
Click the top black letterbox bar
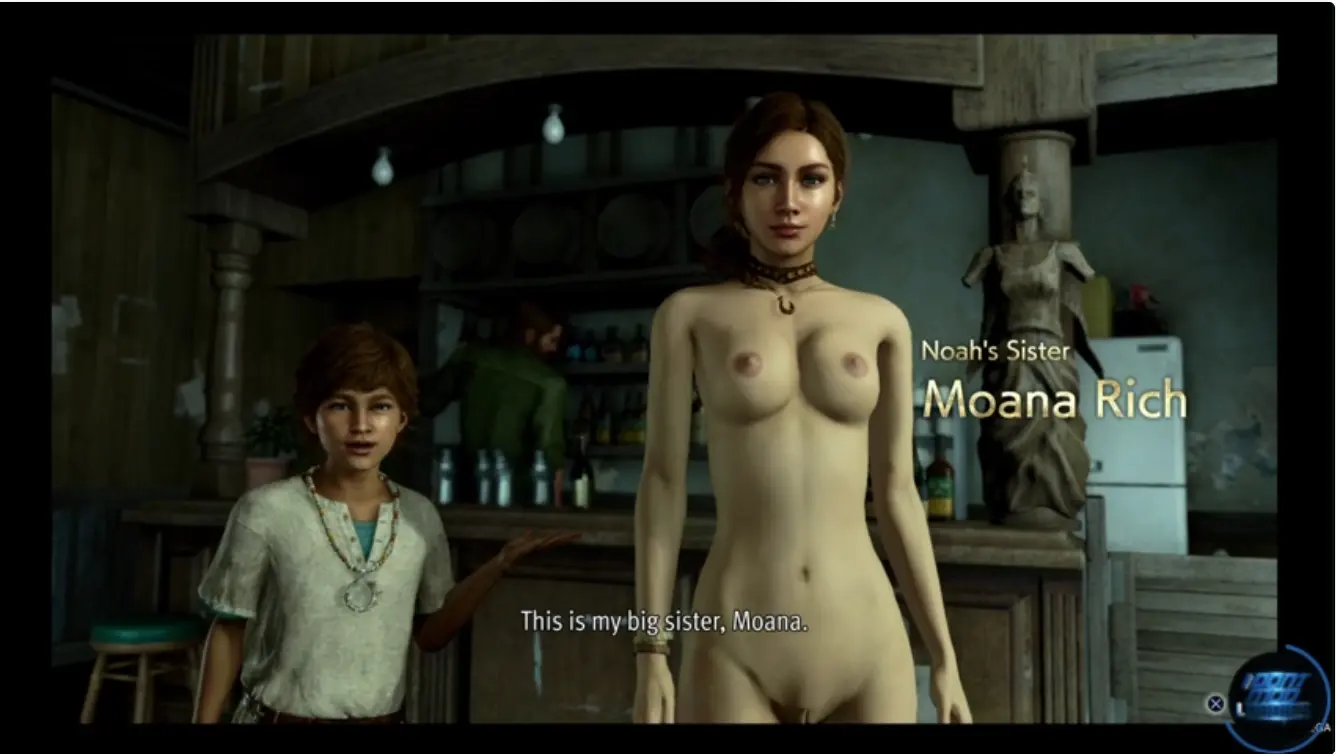[x=668, y=15]
